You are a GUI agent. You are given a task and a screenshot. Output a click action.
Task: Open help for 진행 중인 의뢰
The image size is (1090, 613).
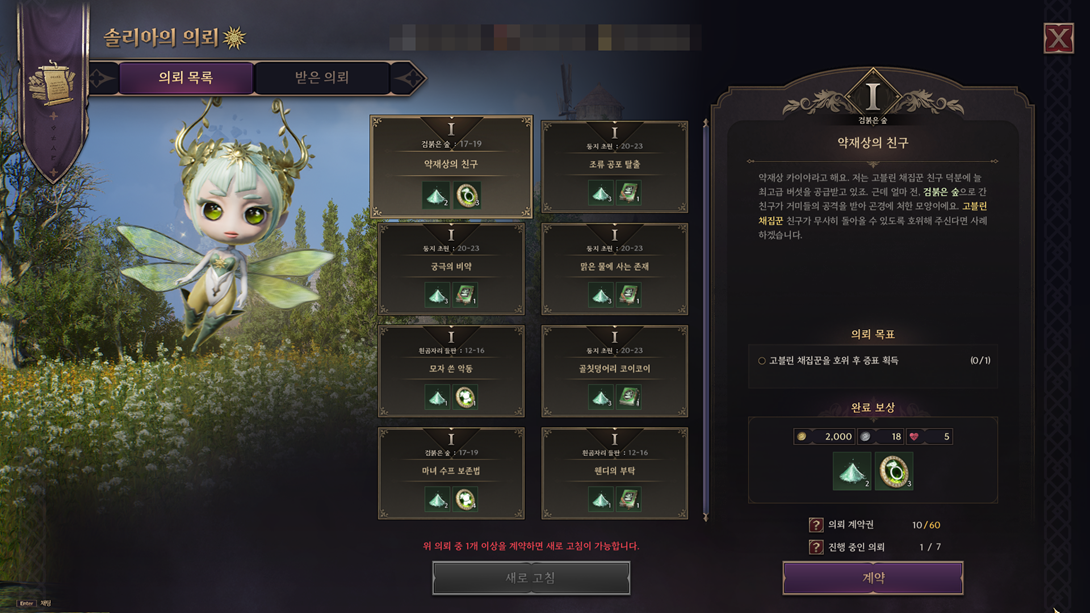click(816, 547)
